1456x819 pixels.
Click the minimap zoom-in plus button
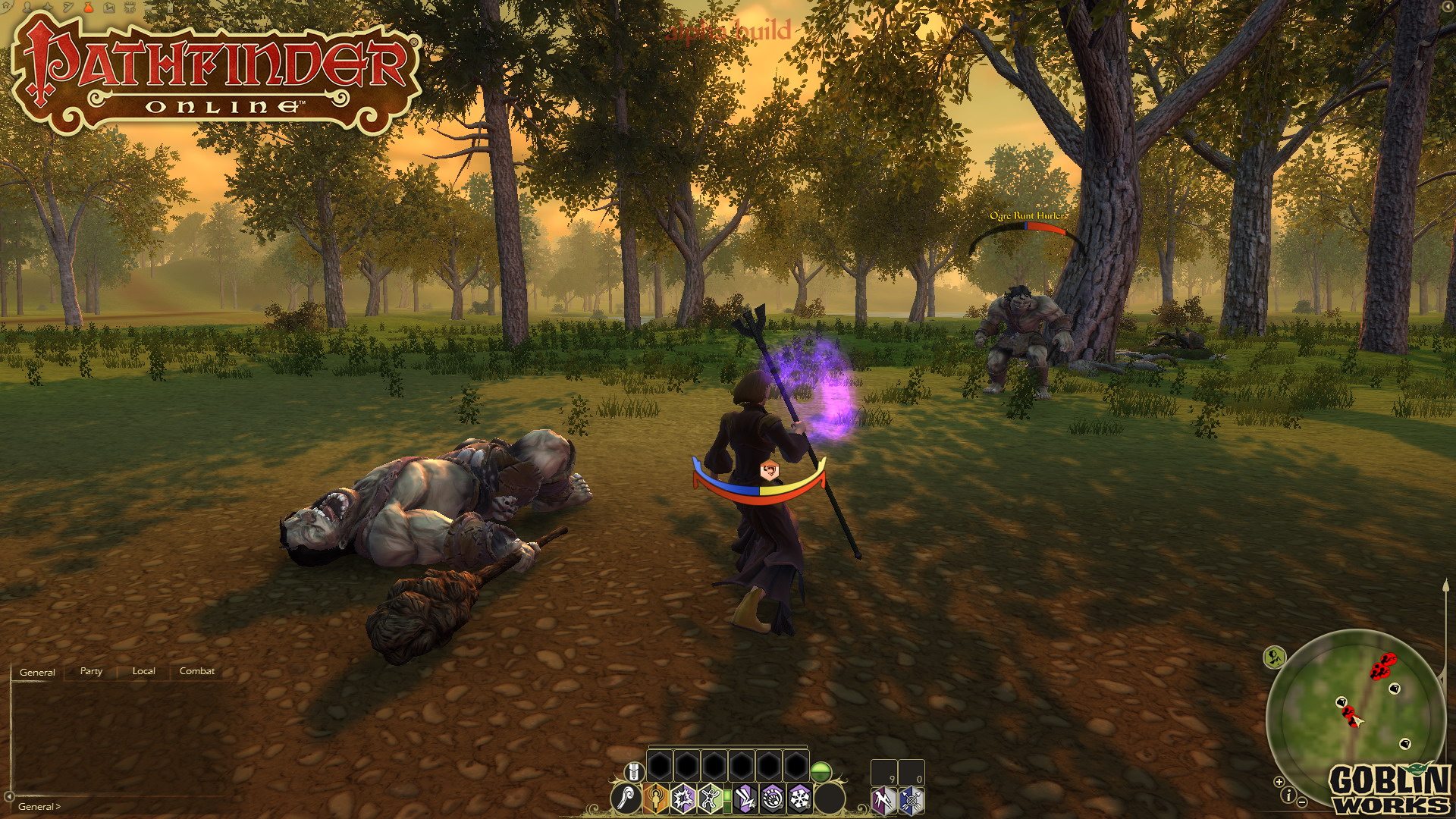click(x=1279, y=782)
